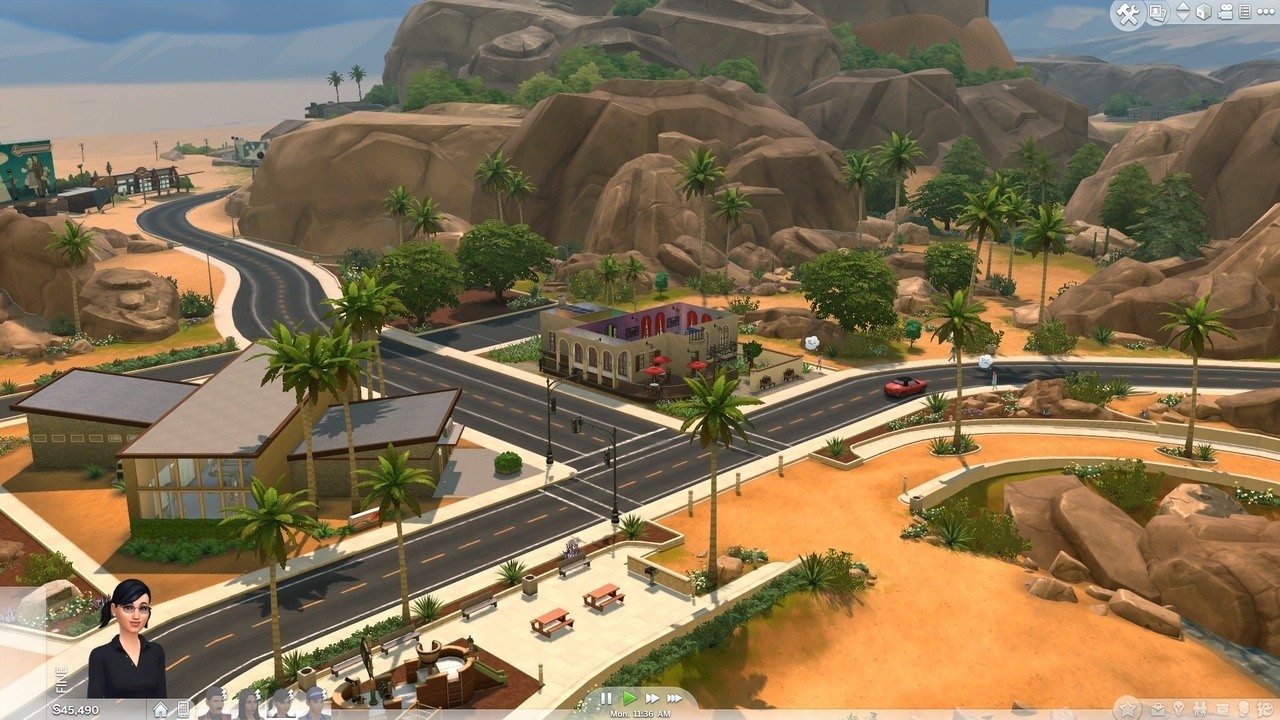Open the Sim's inventory box icon
This screenshot has width=1280, height=720.
tap(1222, 709)
